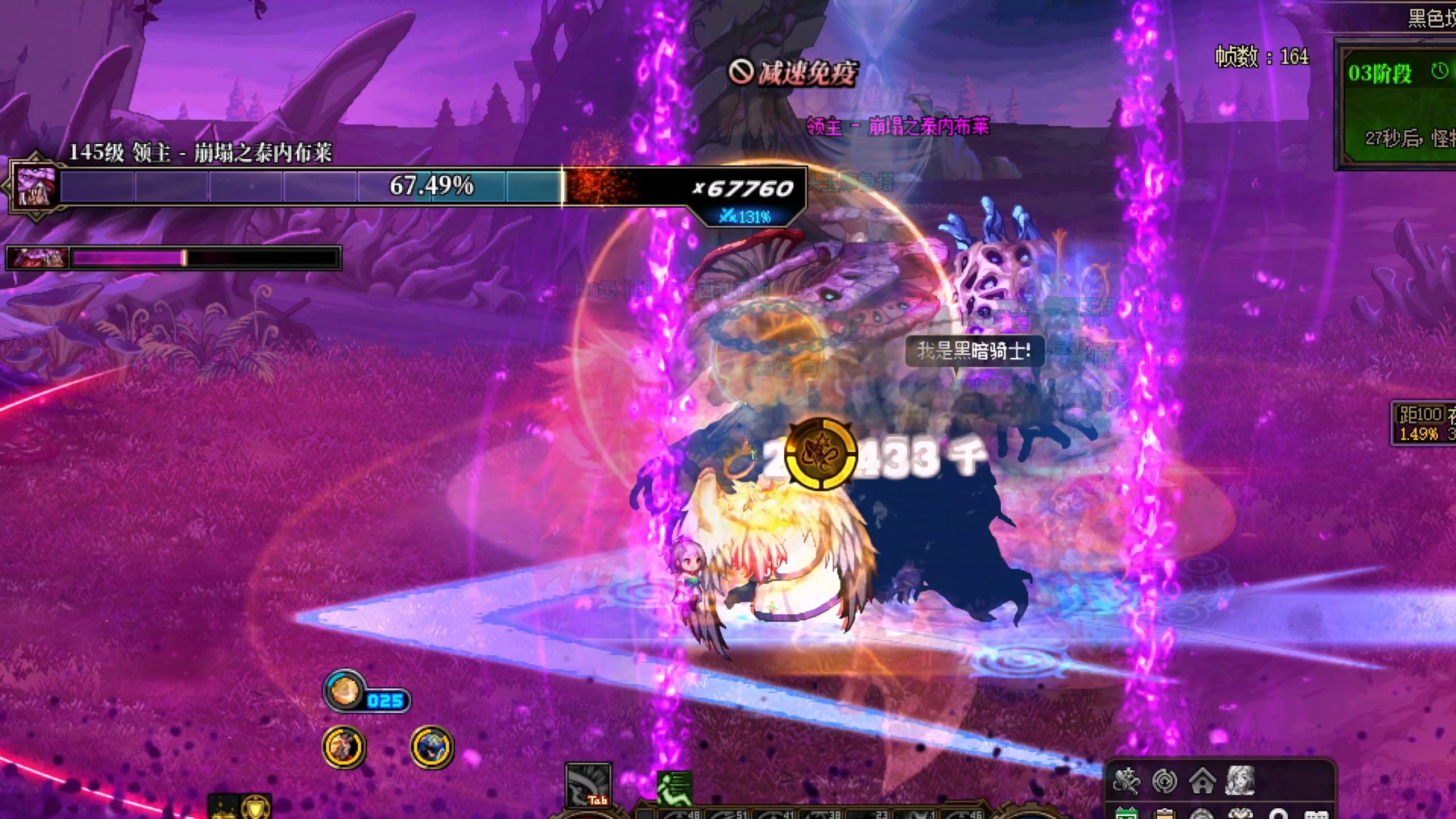Select the blue circular buff icon
Image resolution: width=1456 pixels, height=819 pixels.
tap(432, 746)
